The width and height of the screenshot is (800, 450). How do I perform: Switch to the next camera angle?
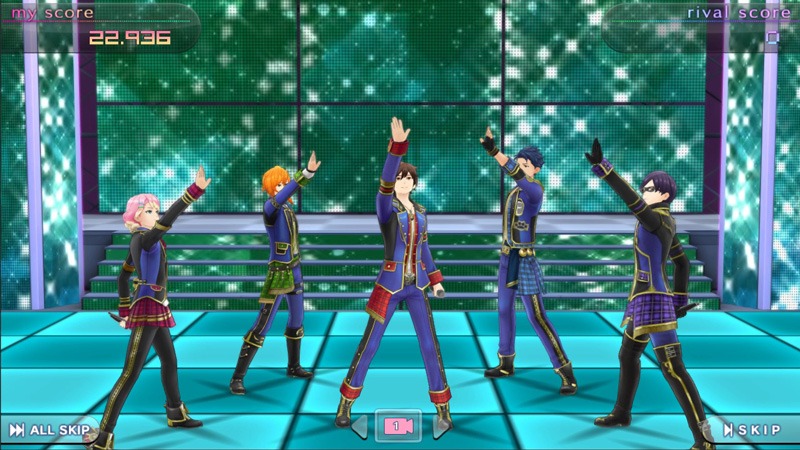click(x=439, y=427)
